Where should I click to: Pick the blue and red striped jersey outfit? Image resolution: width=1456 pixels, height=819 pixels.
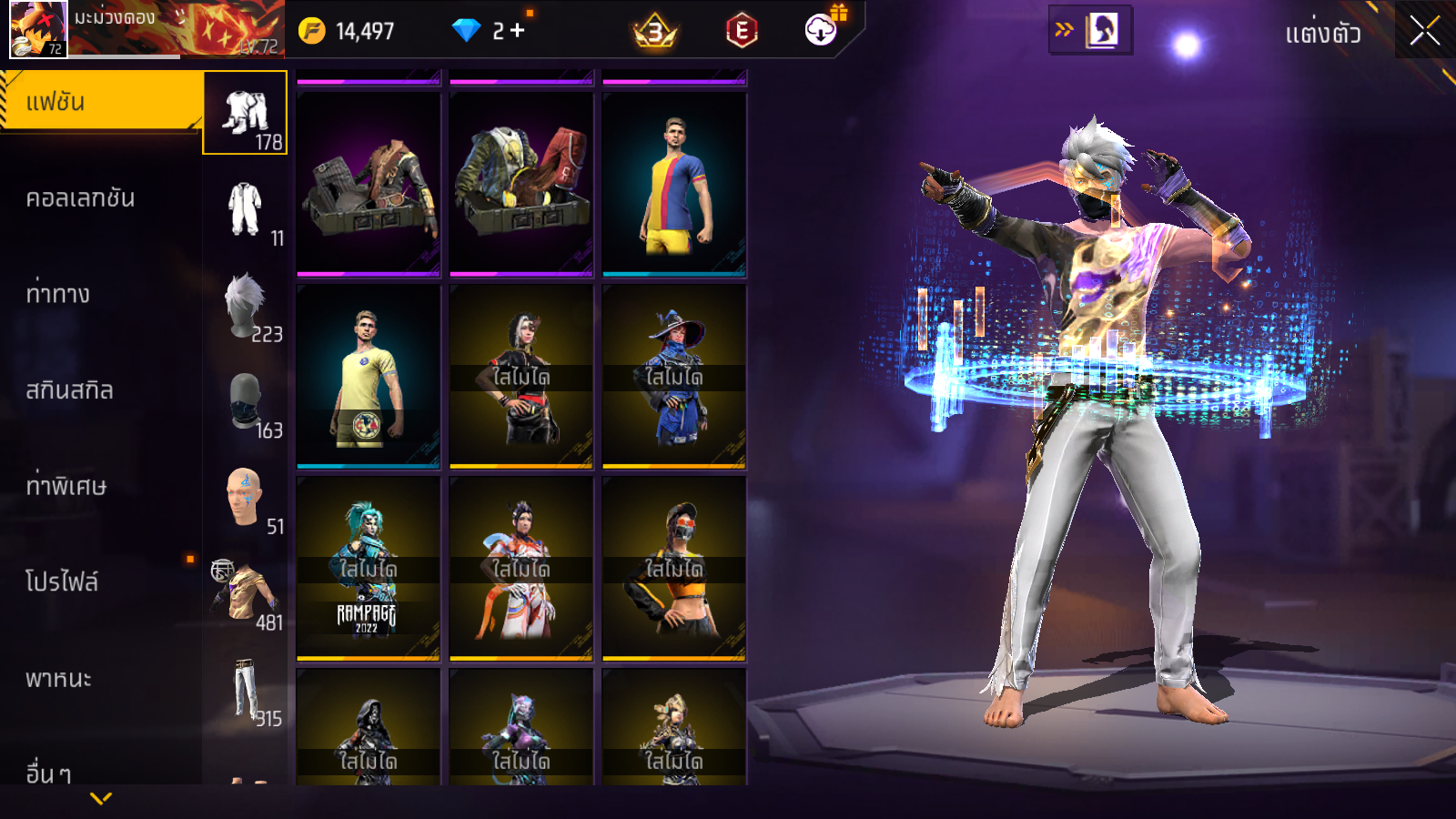674,185
